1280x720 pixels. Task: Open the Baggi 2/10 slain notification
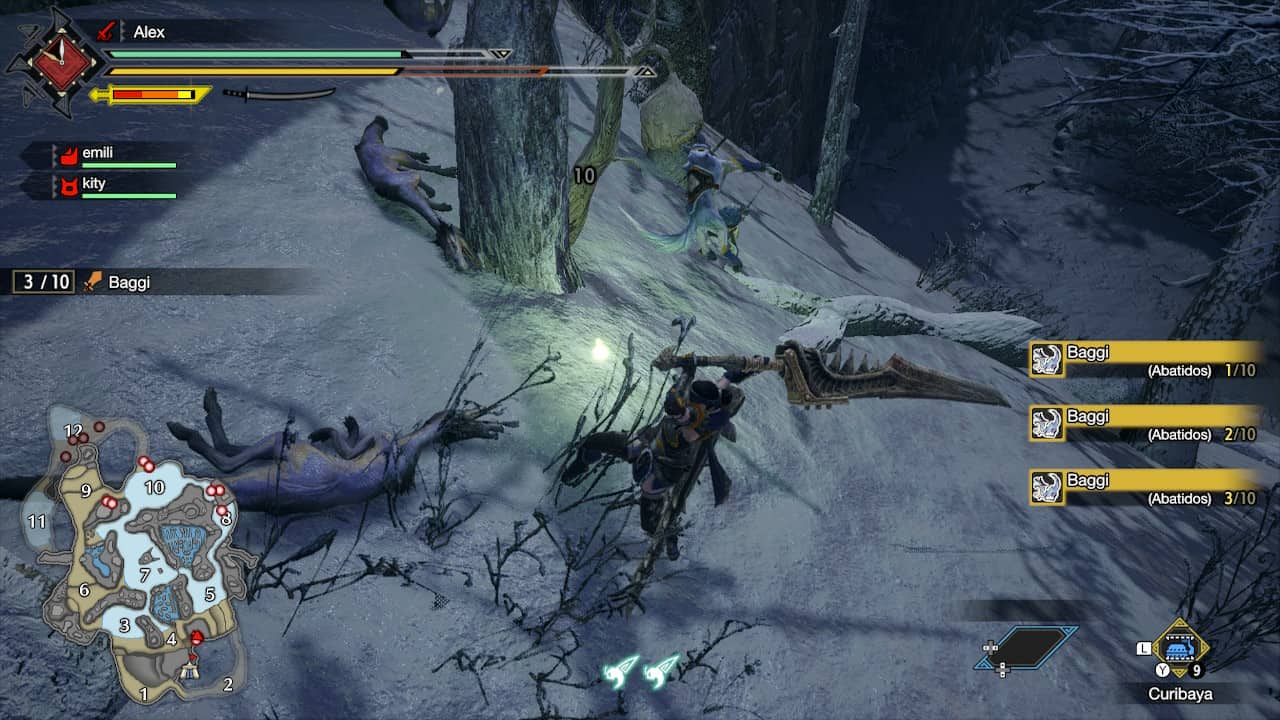1145,423
